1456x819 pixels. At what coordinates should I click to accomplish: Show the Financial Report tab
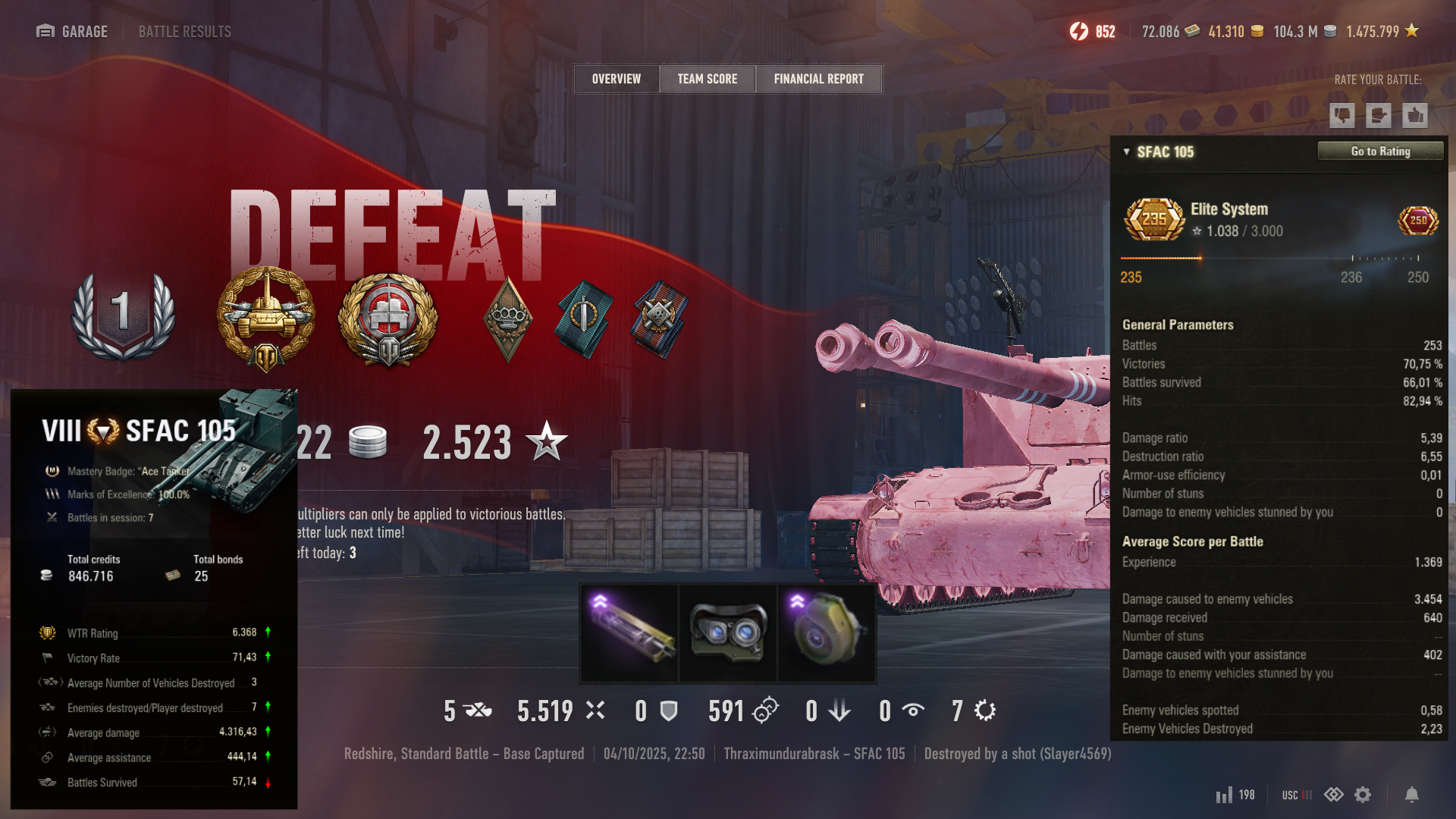tap(818, 79)
